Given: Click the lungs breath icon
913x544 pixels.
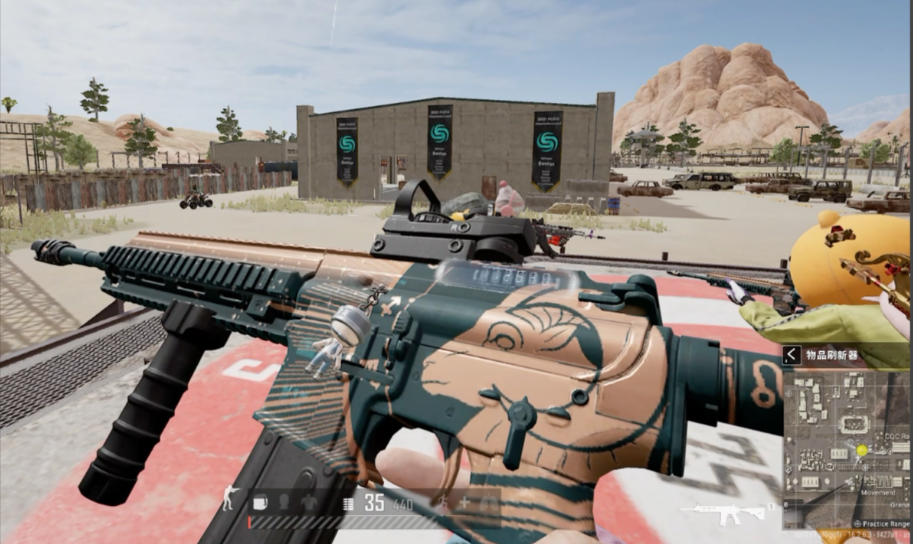Looking at the screenshot, I should coord(490,503).
